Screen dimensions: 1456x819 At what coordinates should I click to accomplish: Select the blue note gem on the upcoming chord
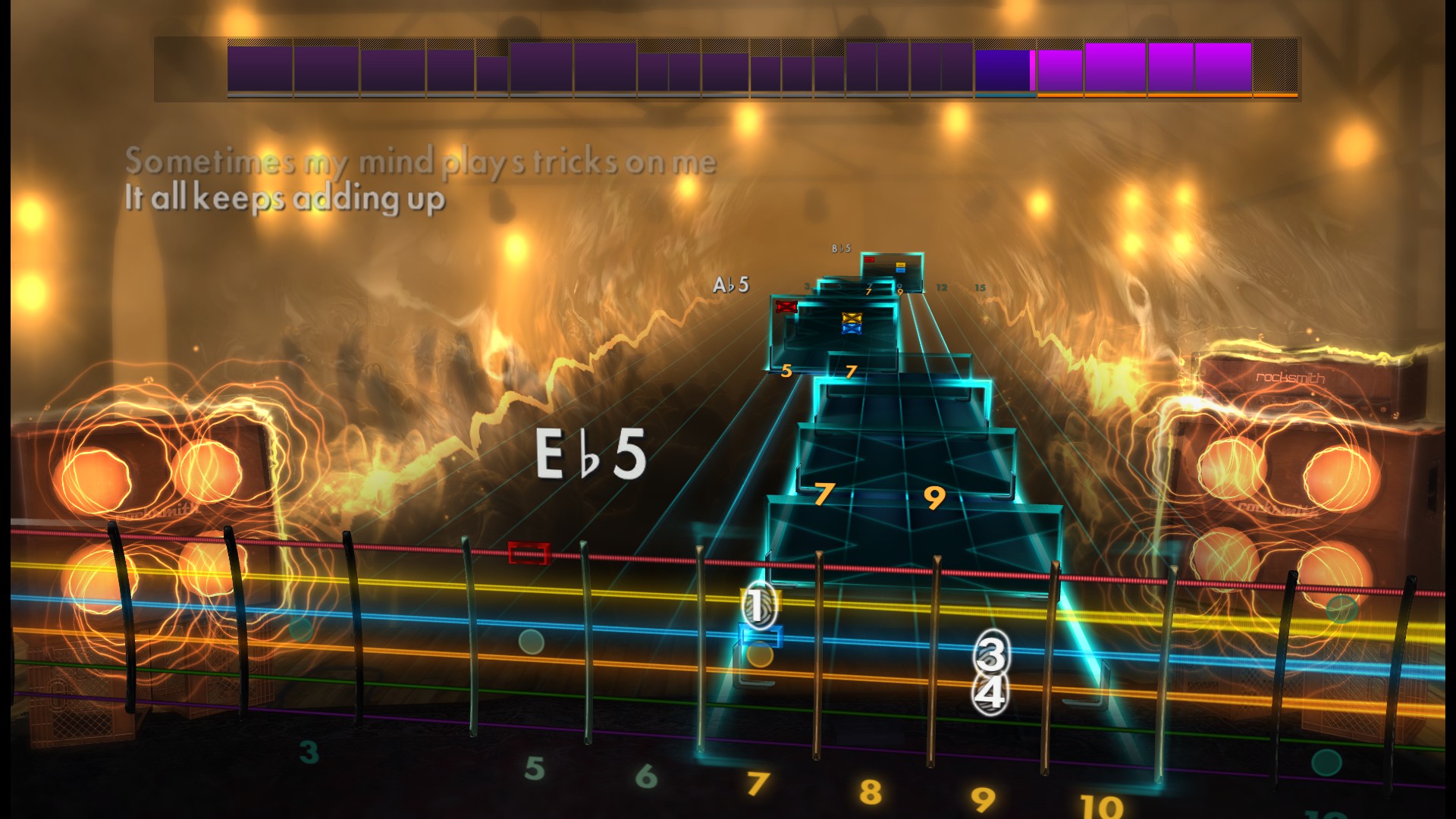click(851, 328)
